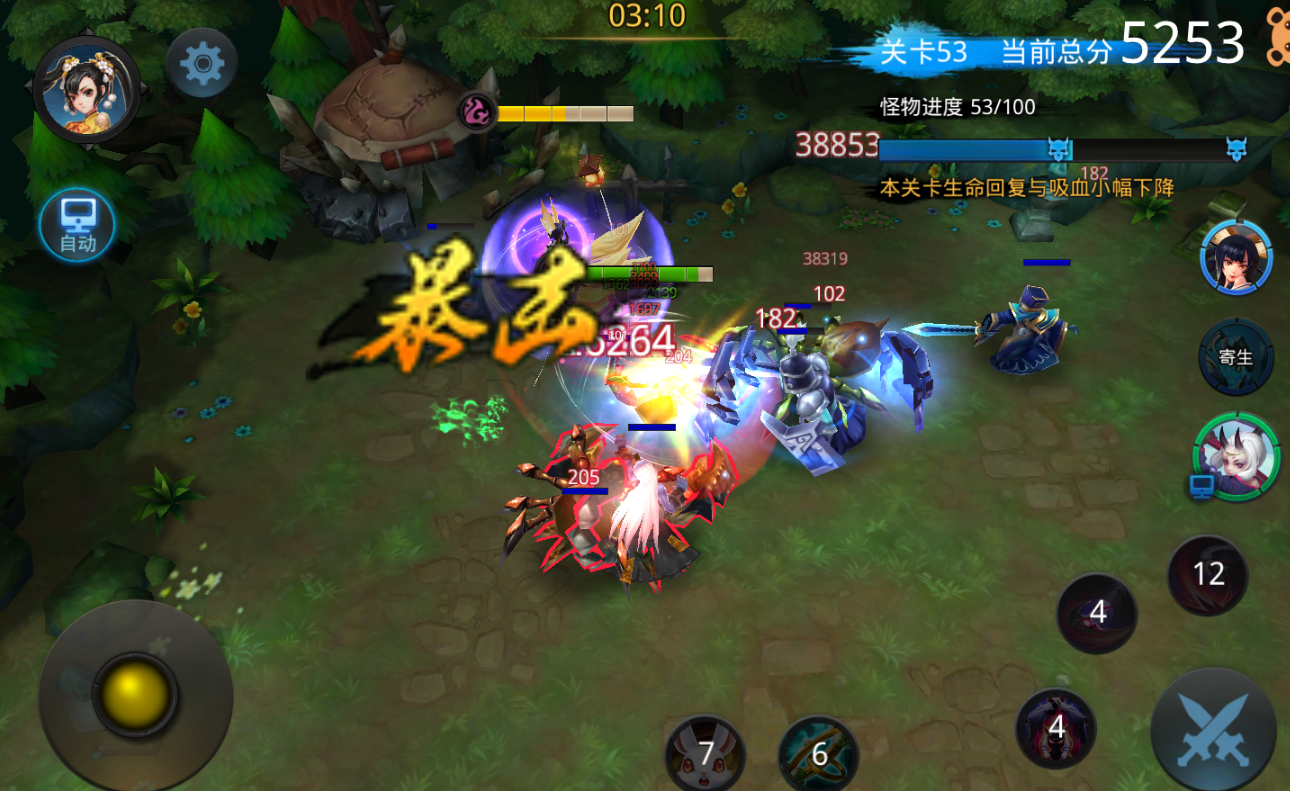
Task: Use the rabbit item skill
Action: point(705,754)
